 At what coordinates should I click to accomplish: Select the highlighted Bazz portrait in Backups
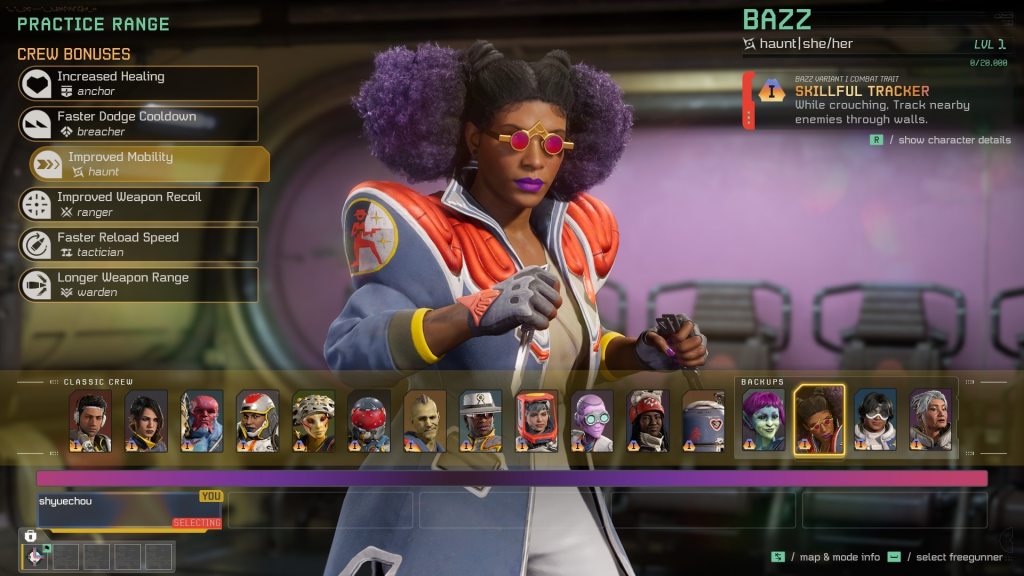(819, 421)
